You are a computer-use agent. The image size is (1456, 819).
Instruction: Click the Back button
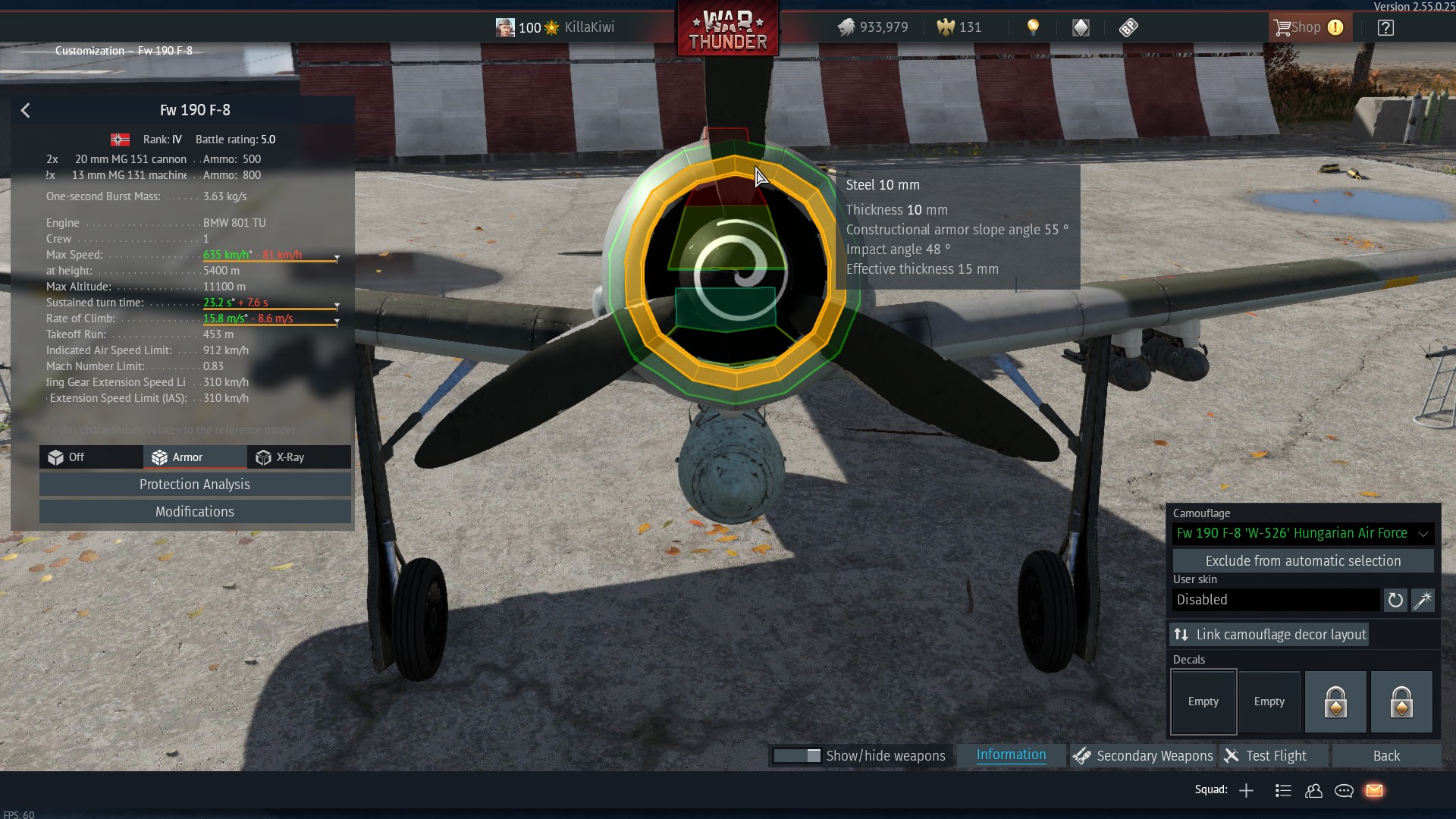[x=1386, y=756]
